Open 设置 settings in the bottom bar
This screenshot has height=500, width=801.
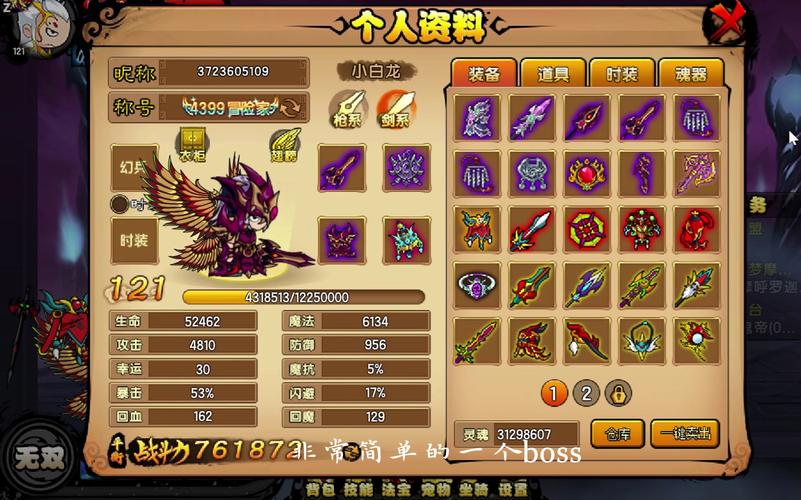513,490
